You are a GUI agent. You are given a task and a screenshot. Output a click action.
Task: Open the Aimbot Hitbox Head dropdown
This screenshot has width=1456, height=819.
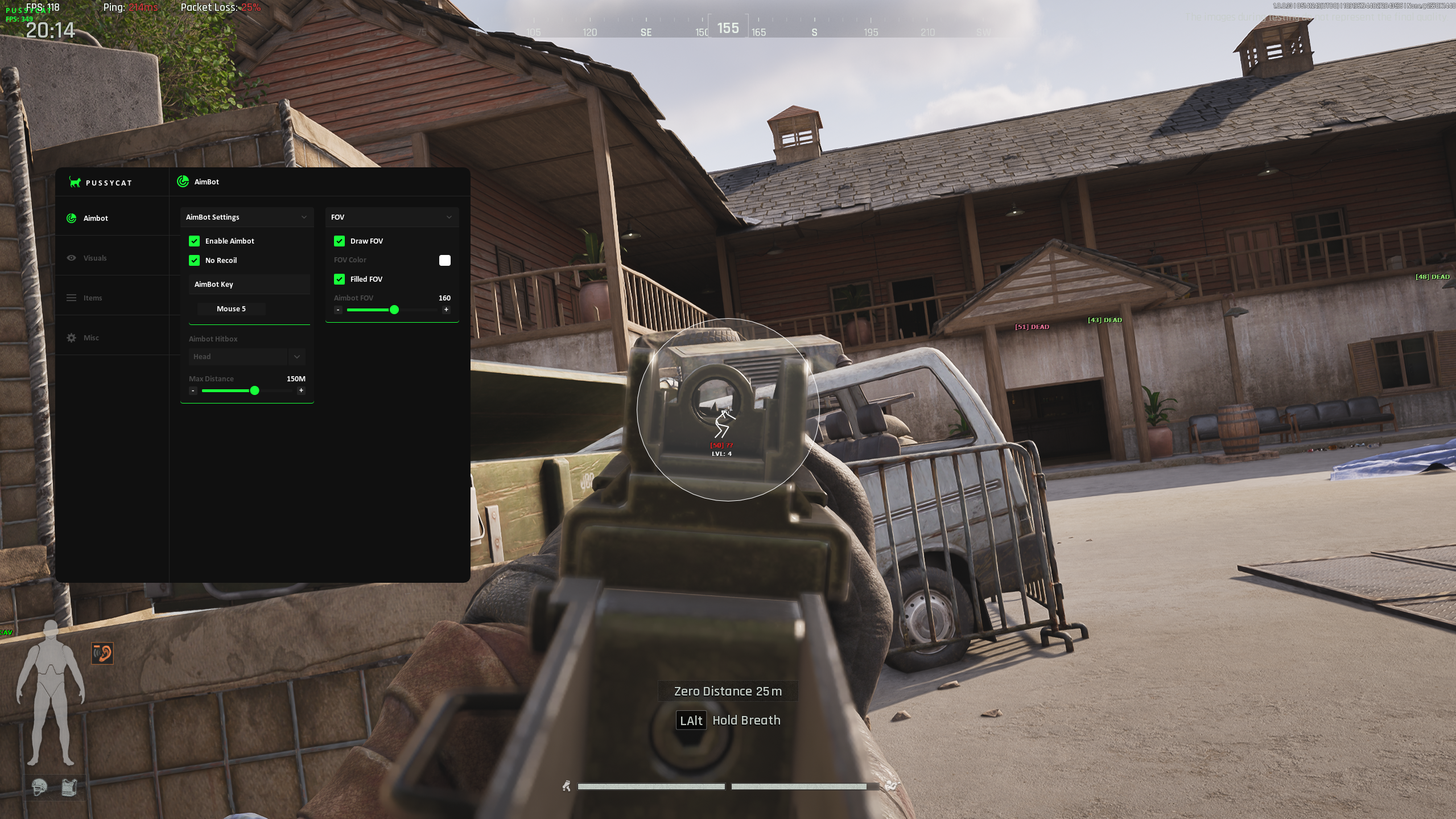pyautogui.click(x=247, y=356)
